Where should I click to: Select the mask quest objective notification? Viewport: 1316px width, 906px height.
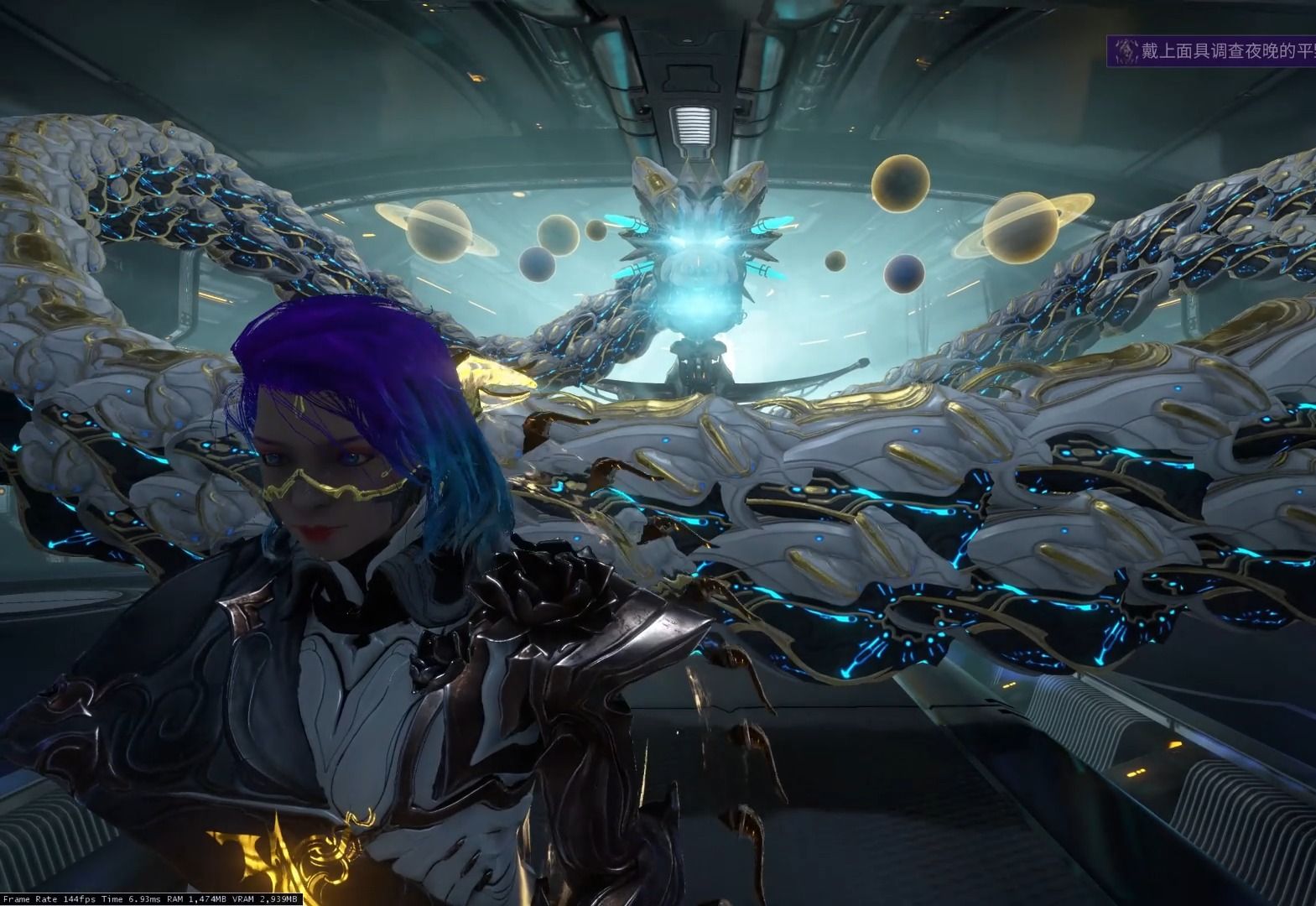click(1213, 51)
